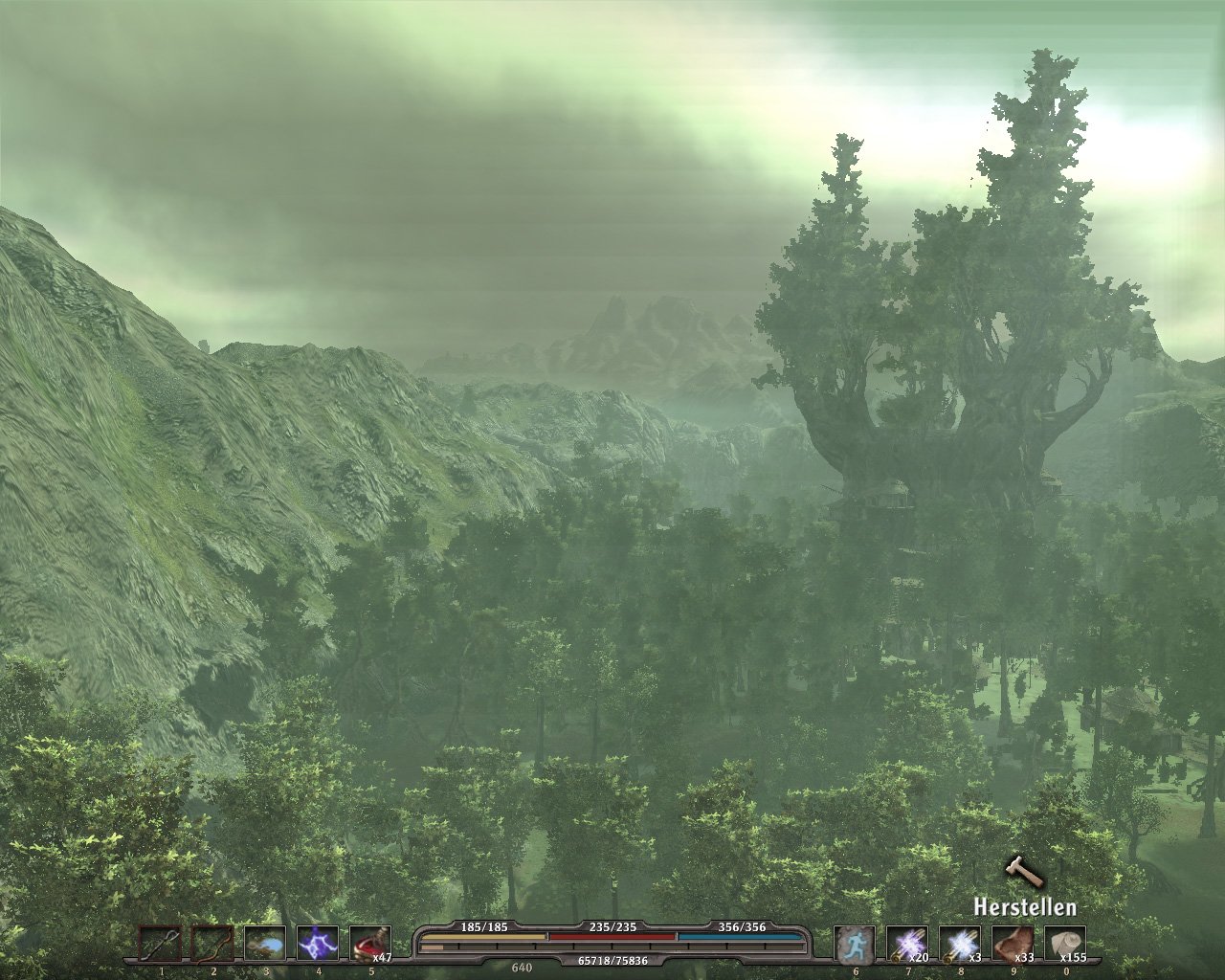
Task: Select the staff in hotbar slot 1
Action: pyautogui.click(x=161, y=944)
